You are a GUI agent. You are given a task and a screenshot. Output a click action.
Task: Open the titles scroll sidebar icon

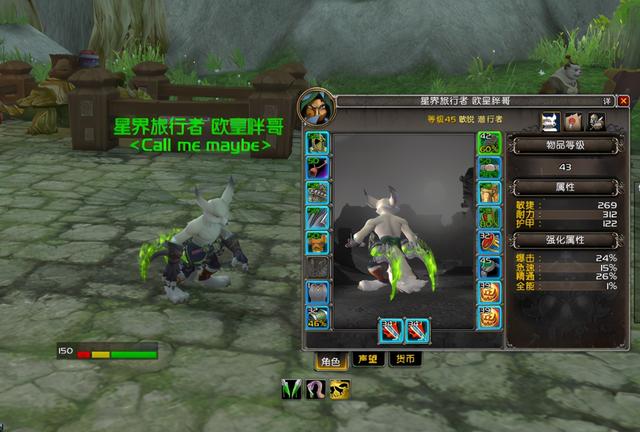(573, 121)
